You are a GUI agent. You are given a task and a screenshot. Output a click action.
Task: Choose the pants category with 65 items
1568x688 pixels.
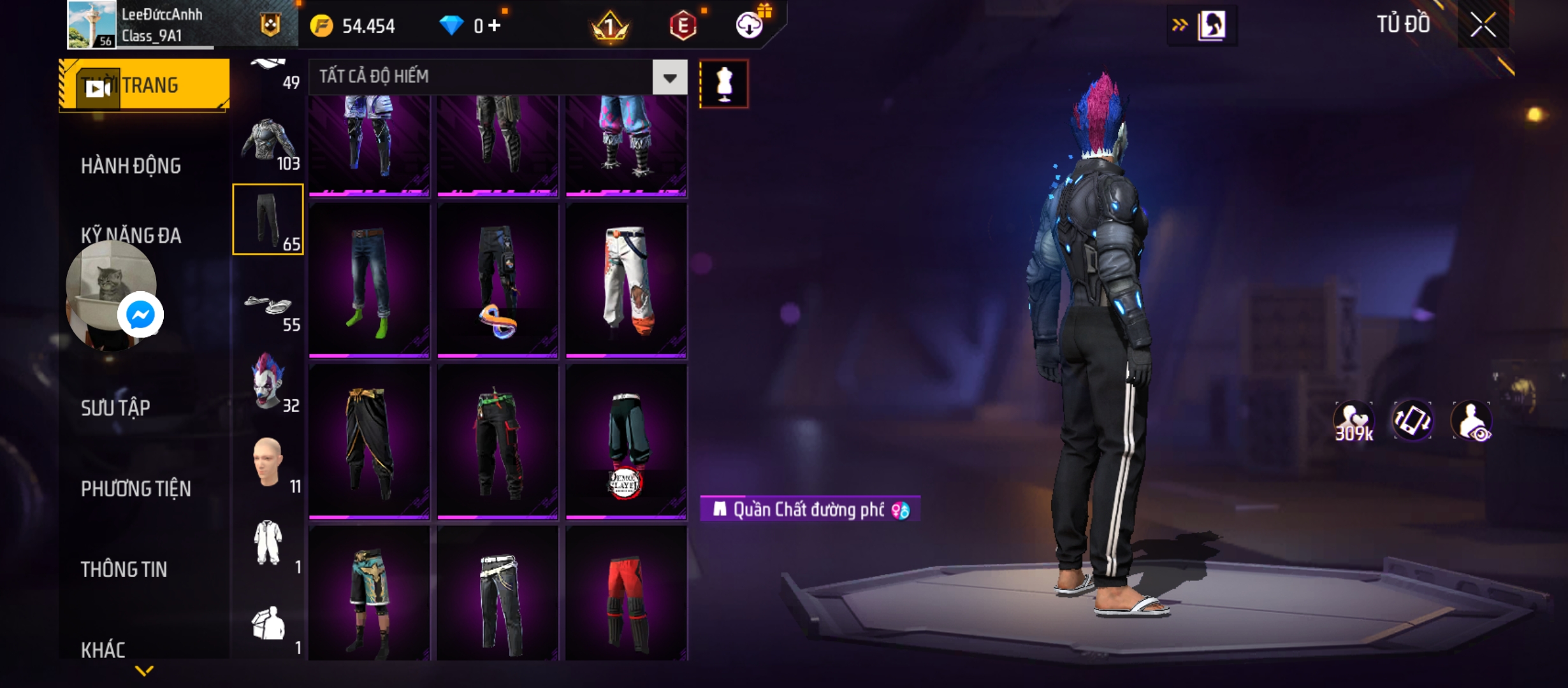click(x=268, y=220)
